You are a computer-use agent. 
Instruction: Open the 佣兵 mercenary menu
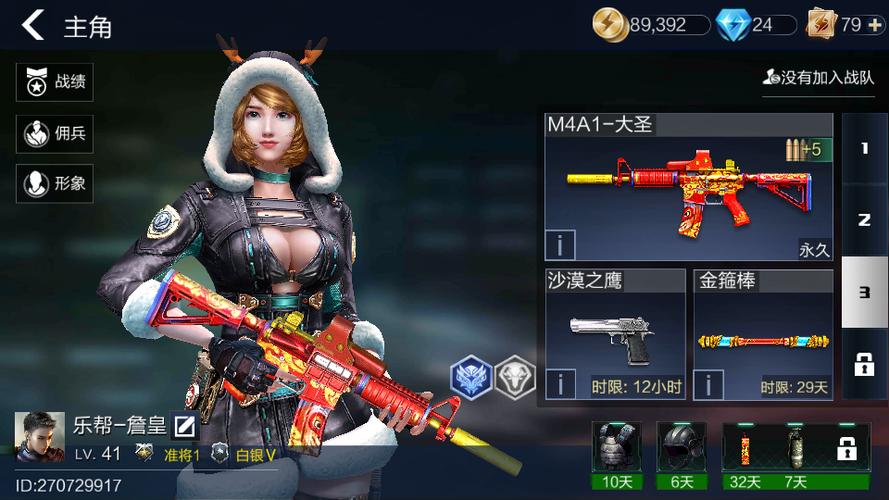click(x=55, y=133)
